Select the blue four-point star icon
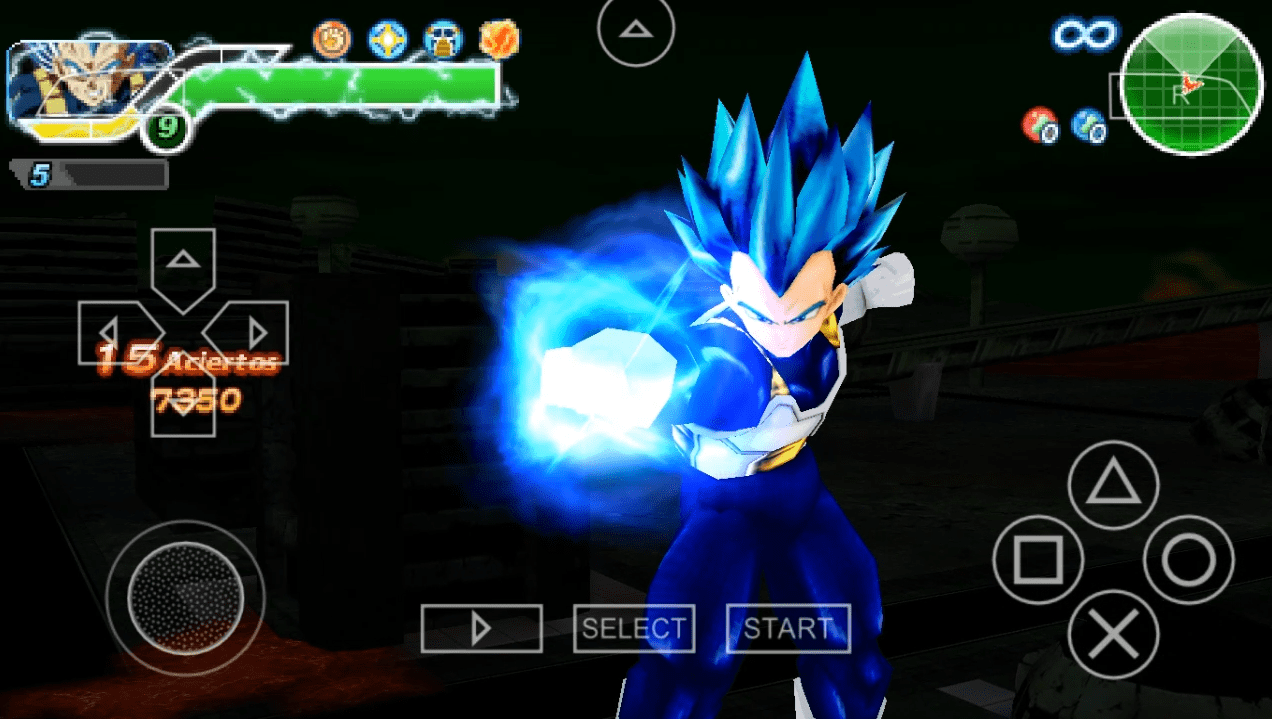This screenshot has width=1272, height=719. tap(387, 39)
